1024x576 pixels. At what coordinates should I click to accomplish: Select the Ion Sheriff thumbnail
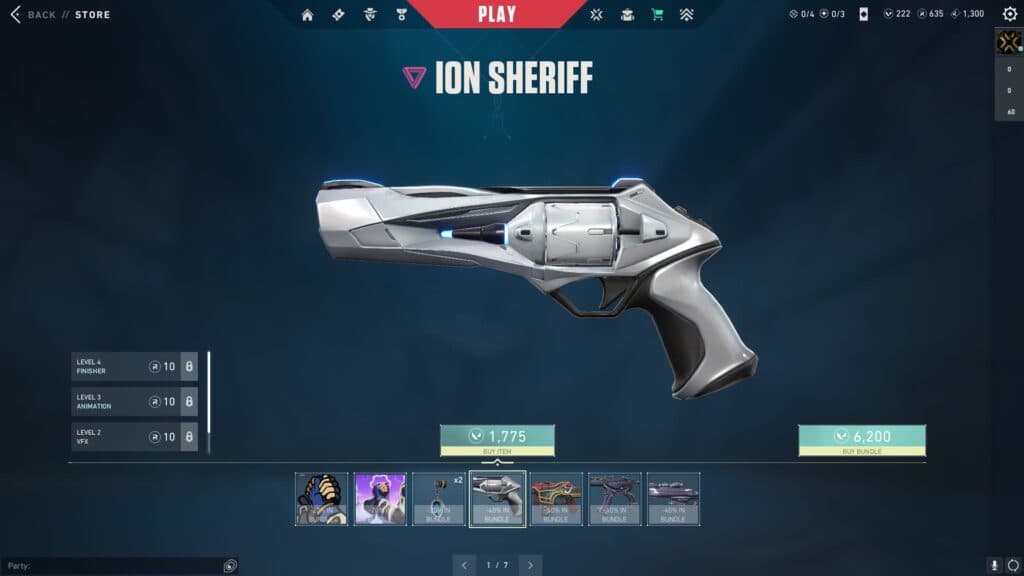[x=497, y=499]
